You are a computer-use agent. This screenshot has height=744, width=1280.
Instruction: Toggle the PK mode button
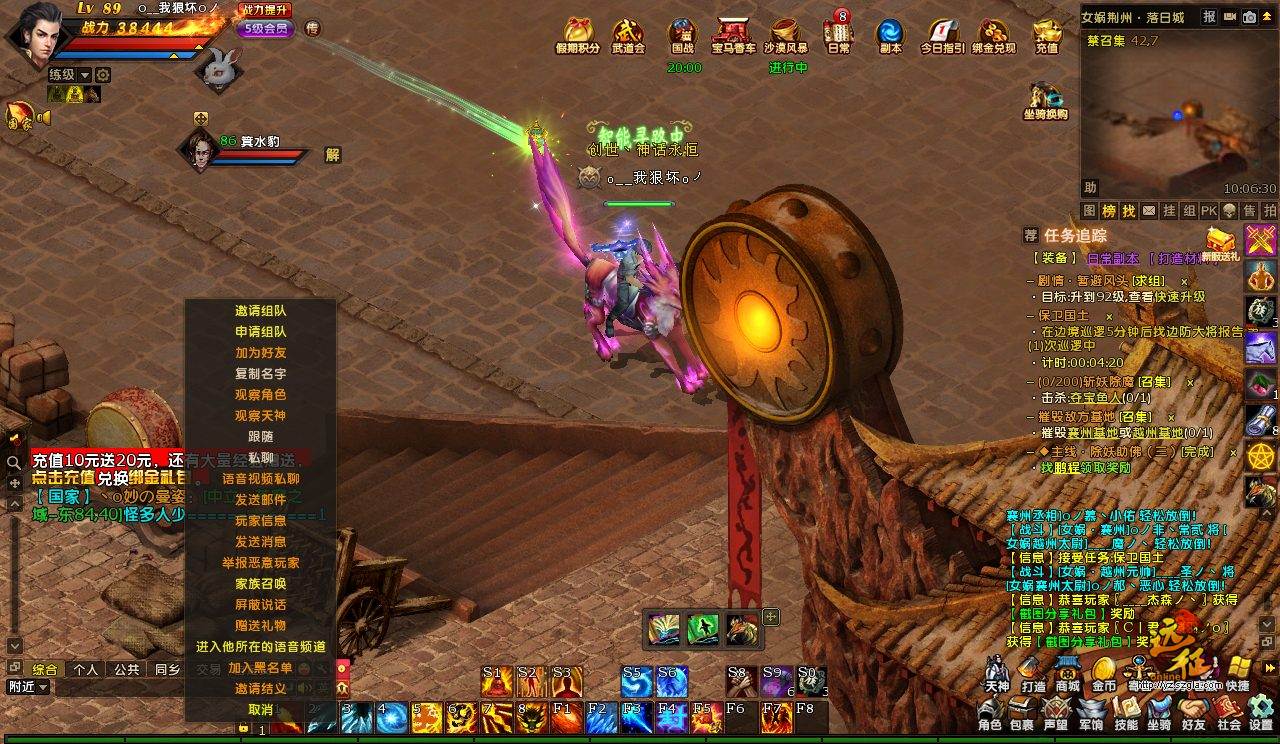coord(1208,211)
